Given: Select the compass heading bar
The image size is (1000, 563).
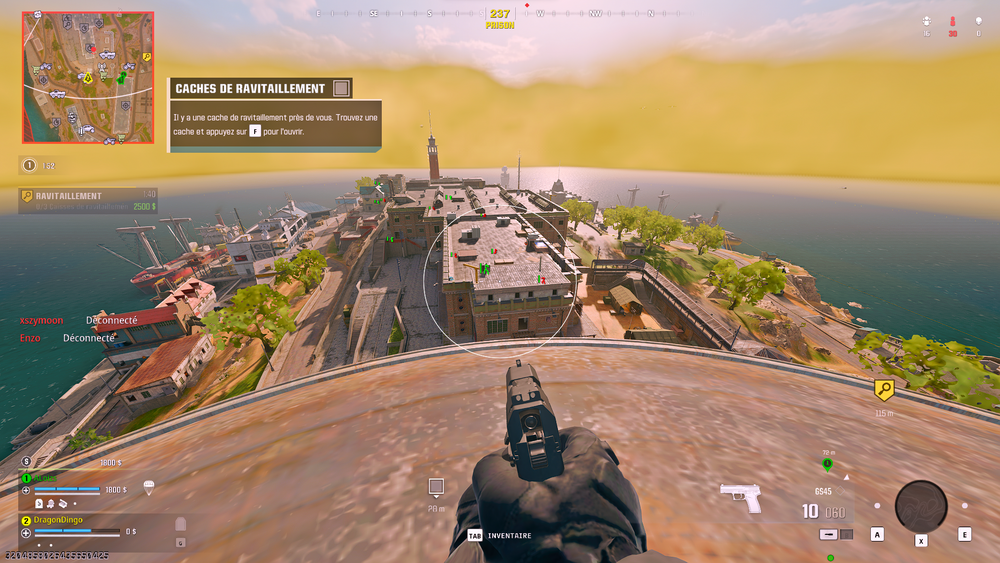Looking at the screenshot, I should click(500, 14).
